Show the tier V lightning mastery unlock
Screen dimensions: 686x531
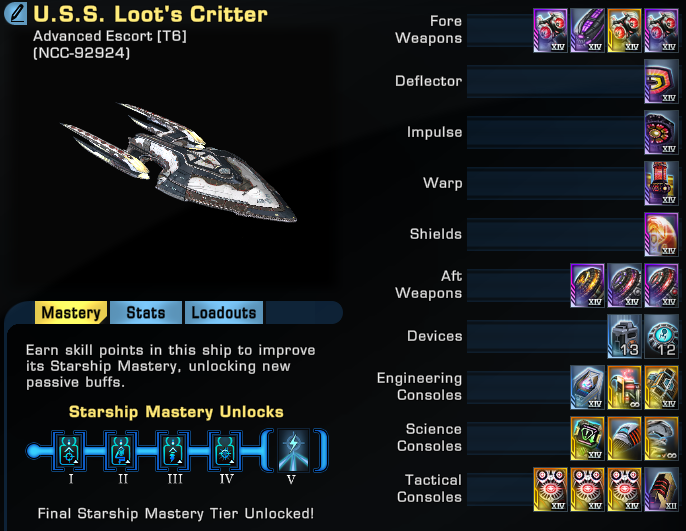point(294,450)
